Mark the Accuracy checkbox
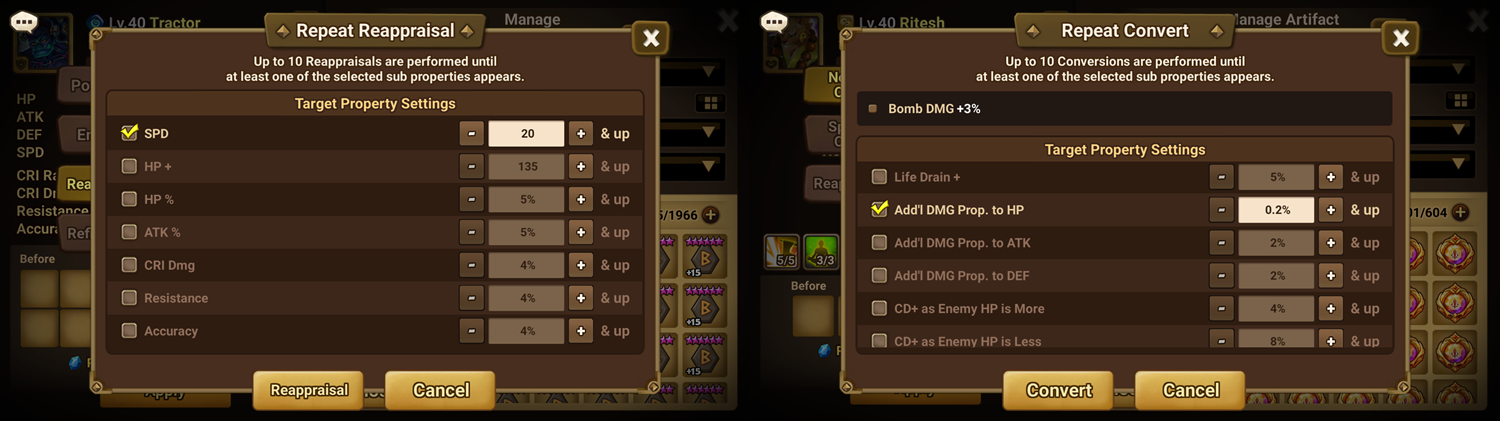 point(129,331)
